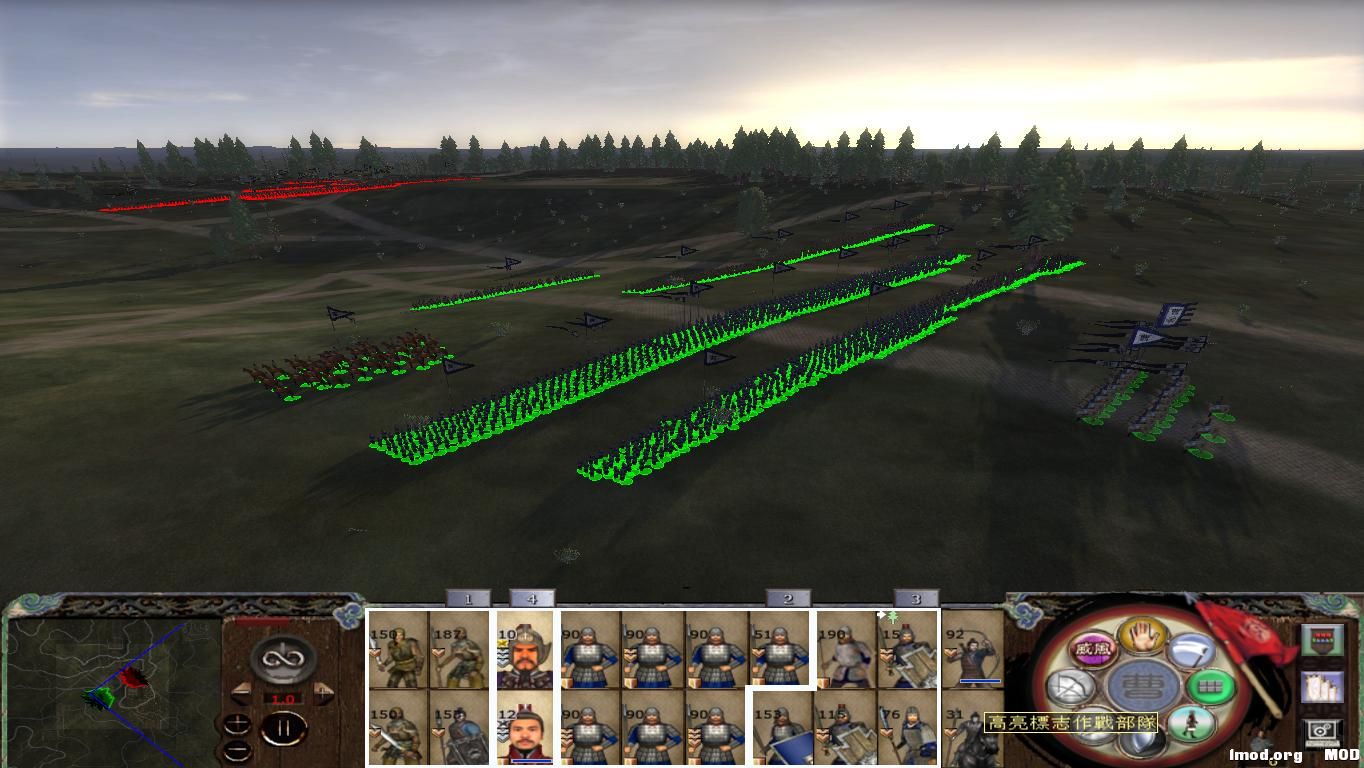Click the 1.0 battle speed display
This screenshot has width=1364, height=768.
click(x=283, y=699)
